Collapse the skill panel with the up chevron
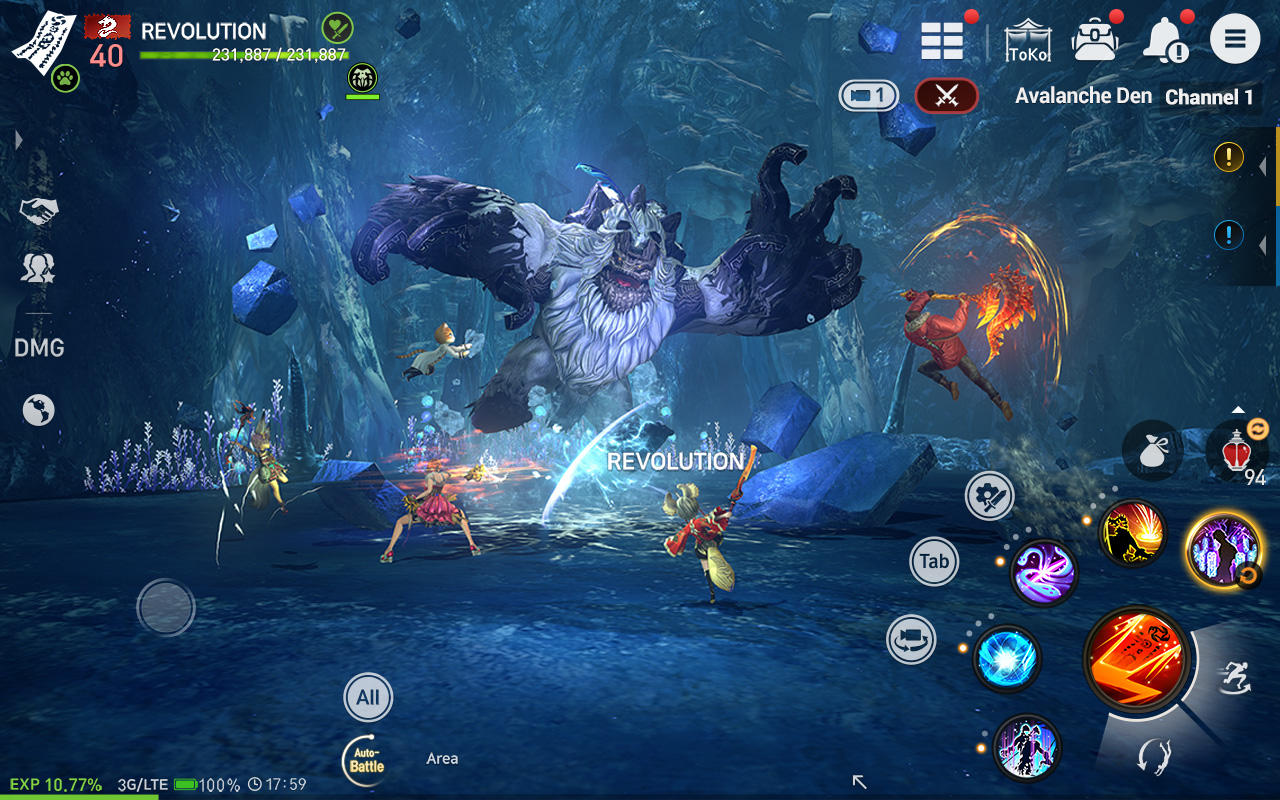The width and height of the screenshot is (1280, 800). point(1237,411)
